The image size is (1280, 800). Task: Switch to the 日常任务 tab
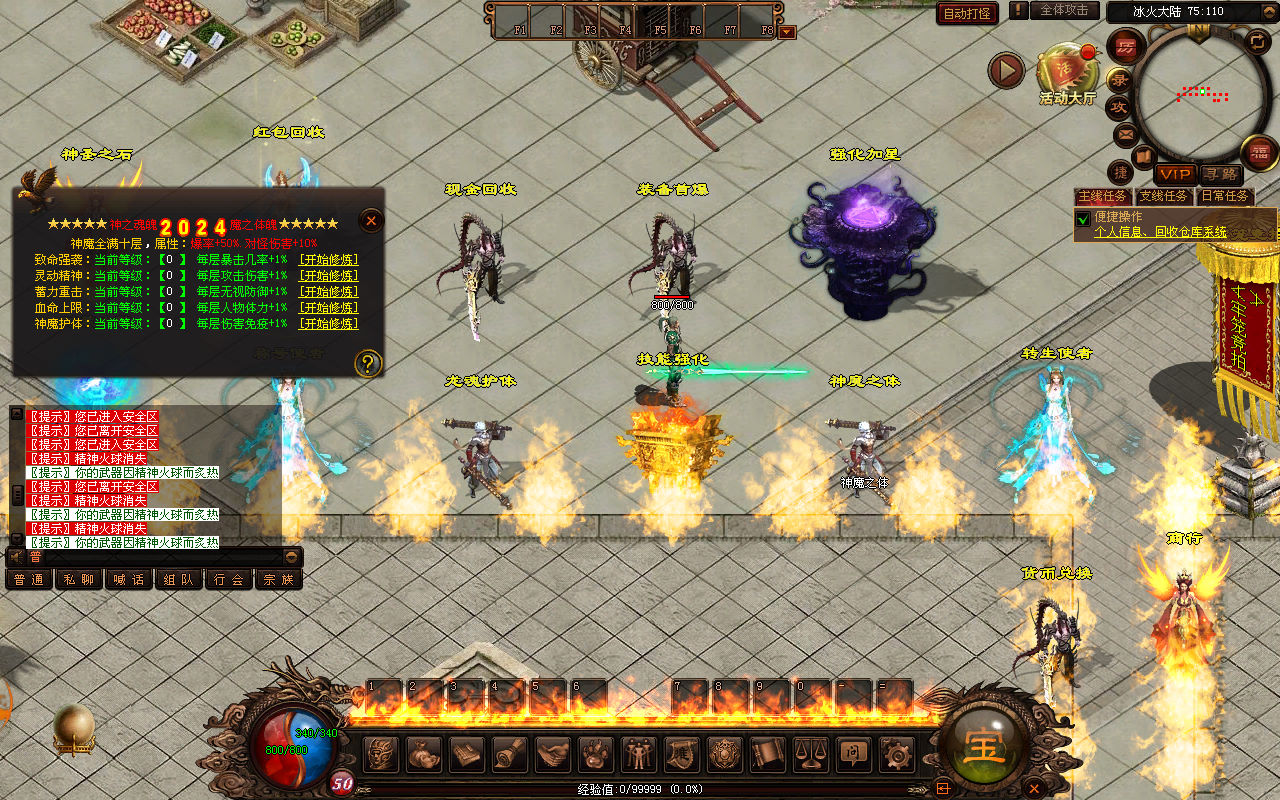pos(1225,196)
